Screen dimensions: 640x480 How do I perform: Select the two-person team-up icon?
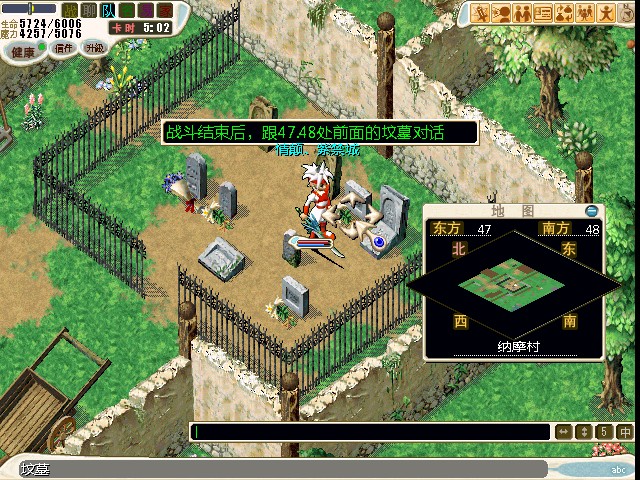pyautogui.click(x=522, y=13)
